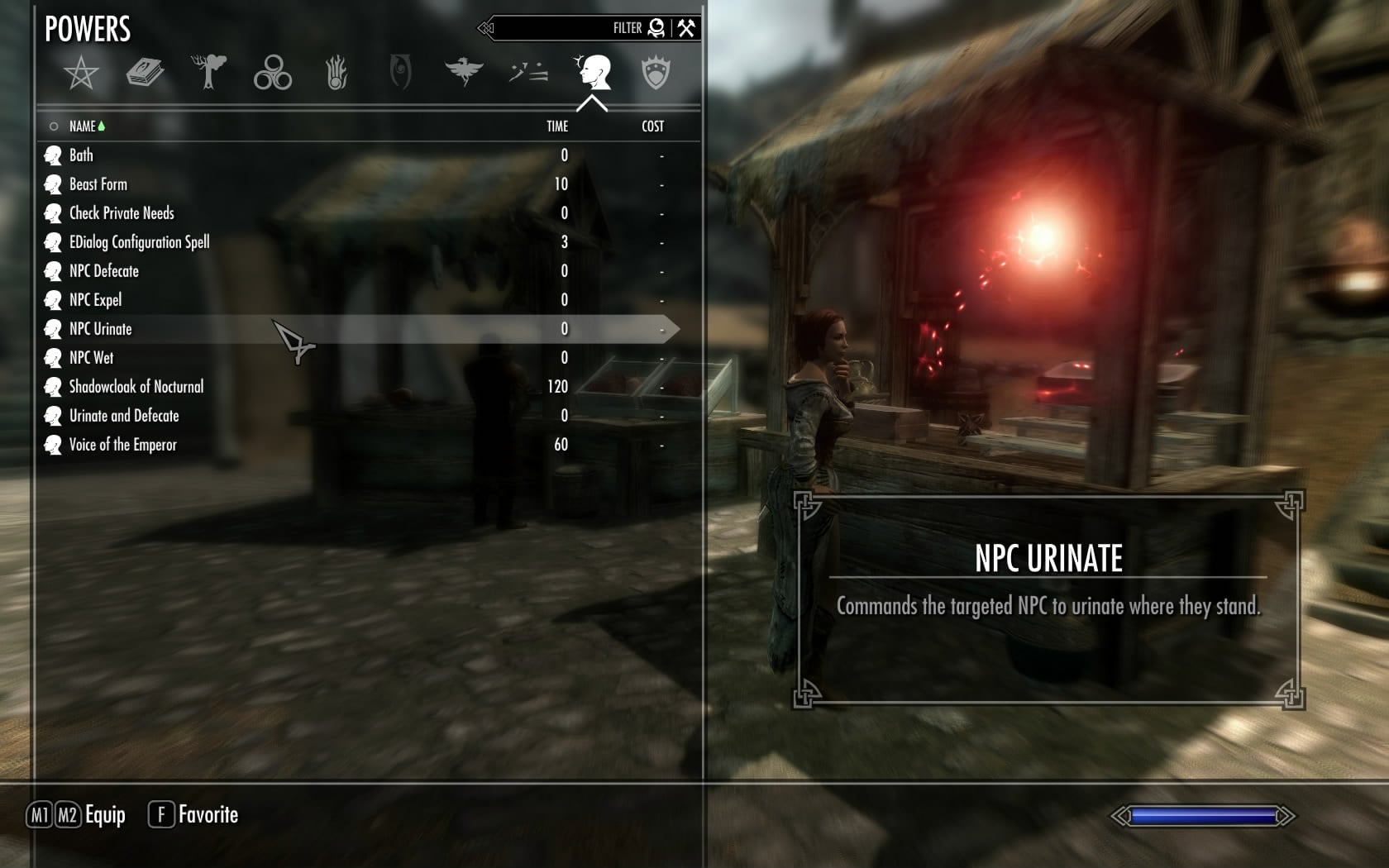Screen dimensions: 1389x868
Task: Open the spellbook category tab
Action: coord(145,73)
